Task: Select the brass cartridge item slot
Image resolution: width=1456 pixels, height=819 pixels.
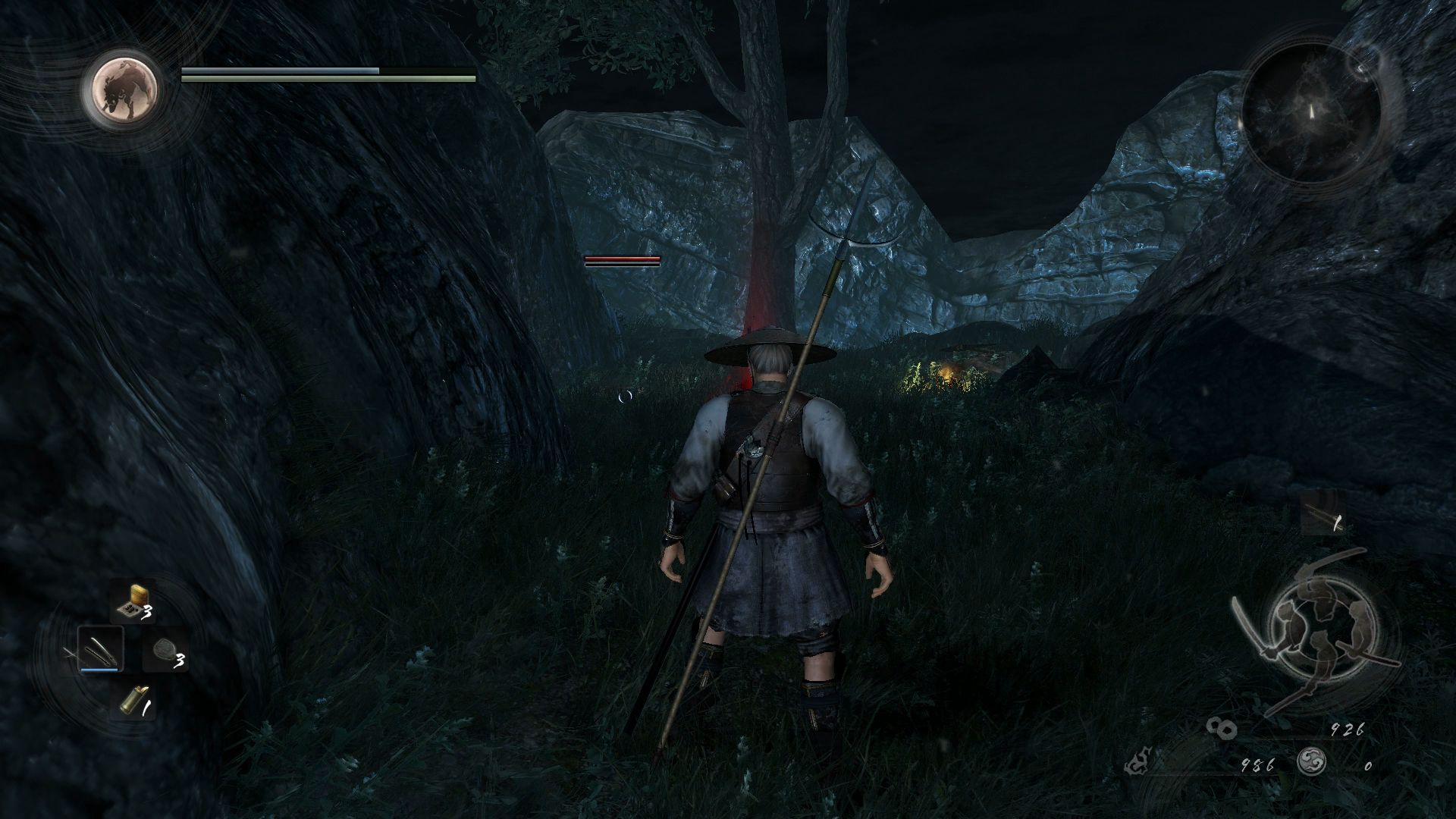Action: pyautogui.click(x=132, y=702)
